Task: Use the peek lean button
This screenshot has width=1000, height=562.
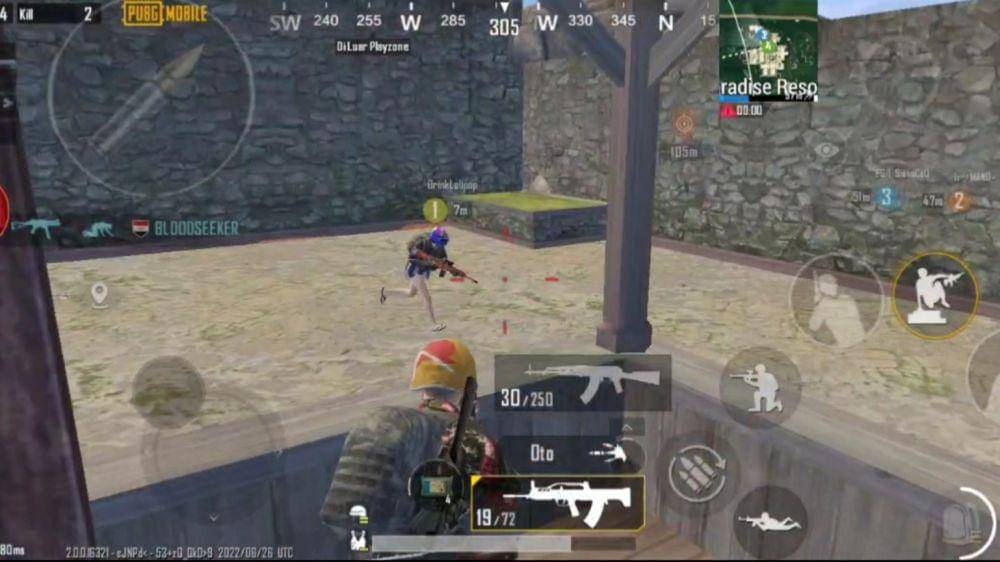Action: coord(835,300)
